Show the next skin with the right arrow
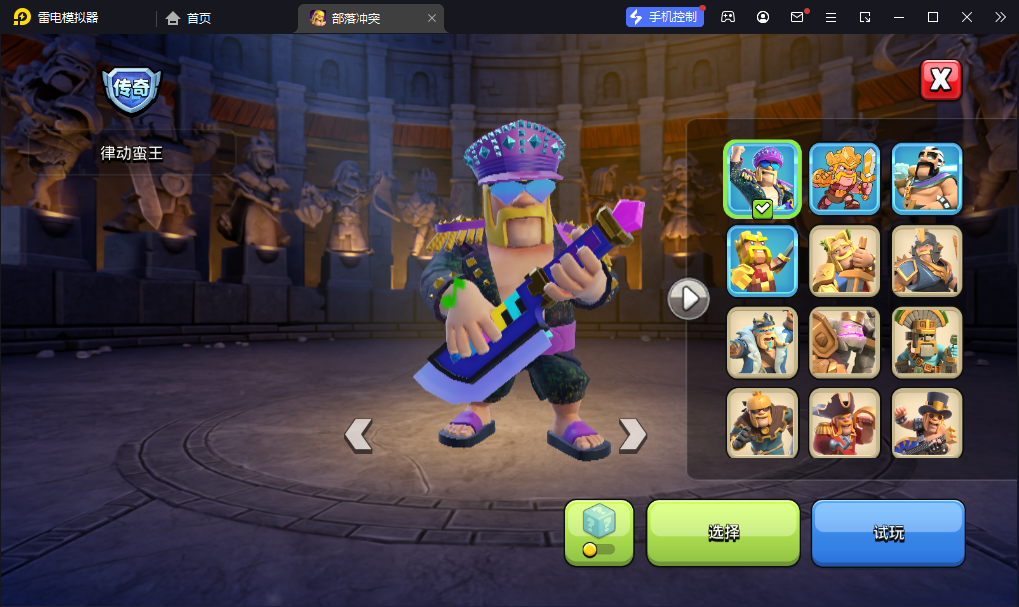The height and width of the screenshot is (607, 1019). coord(632,434)
